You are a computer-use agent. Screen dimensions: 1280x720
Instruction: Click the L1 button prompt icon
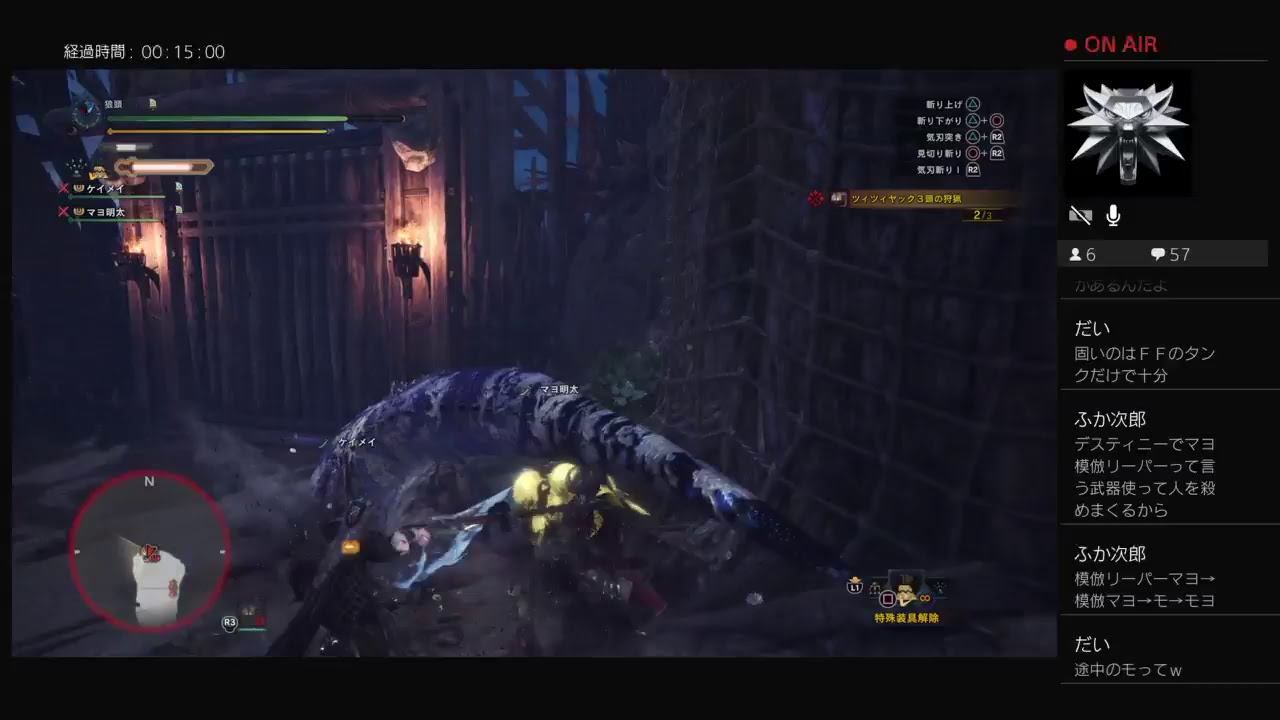tap(854, 588)
